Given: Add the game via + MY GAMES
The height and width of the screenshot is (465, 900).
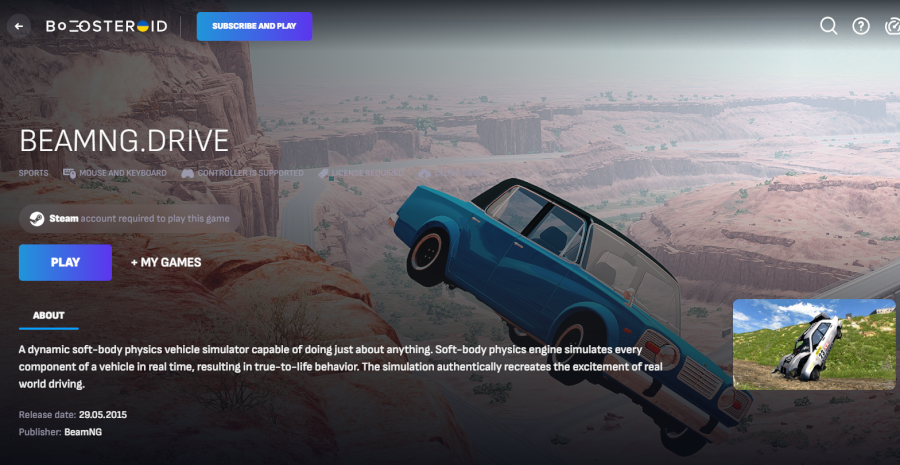Looking at the screenshot, I should pyautogui.click(x=166, y=262).
